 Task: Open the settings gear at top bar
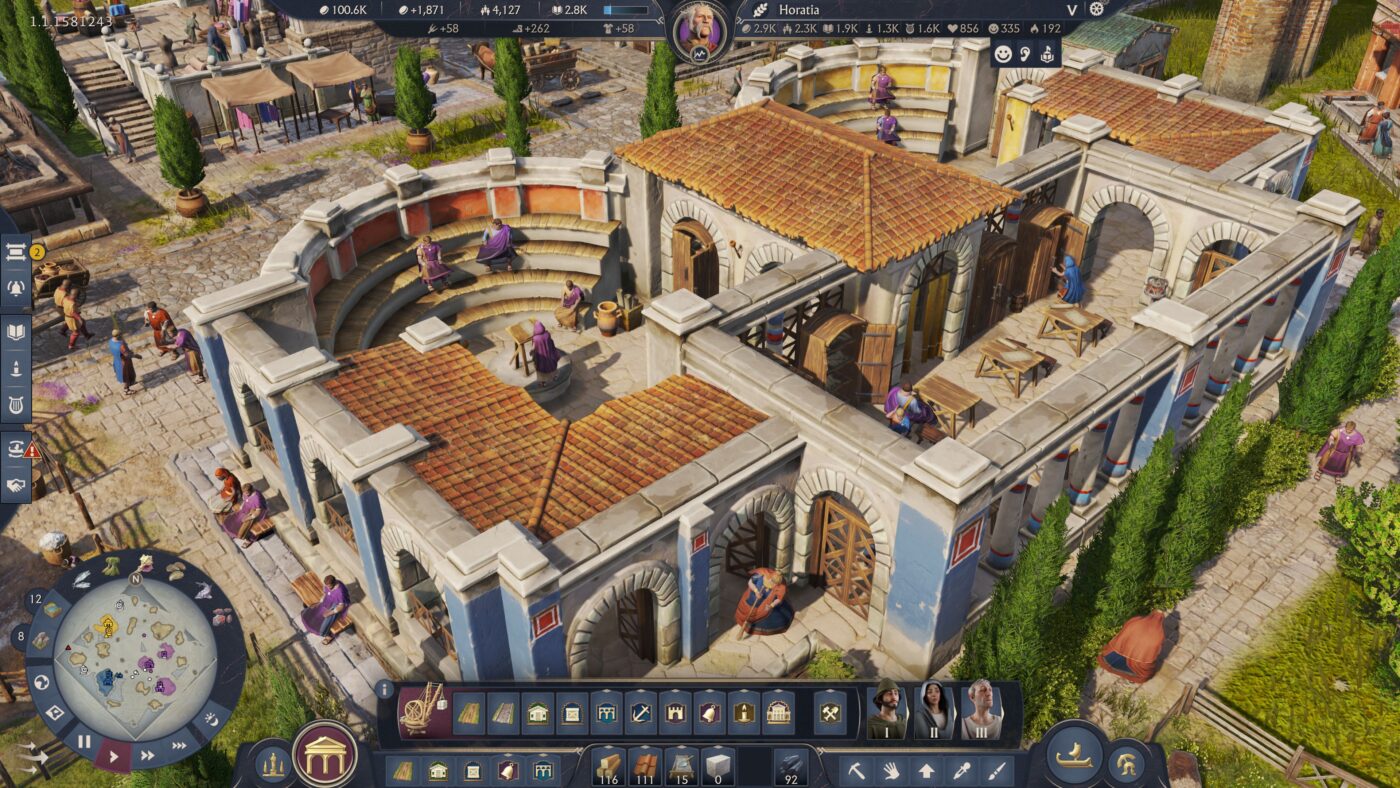pos(1097,9)
